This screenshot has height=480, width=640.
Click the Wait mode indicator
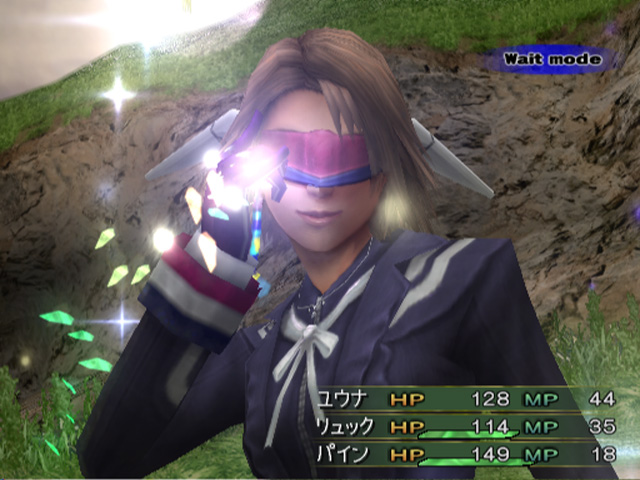click(x=553, y=59)
